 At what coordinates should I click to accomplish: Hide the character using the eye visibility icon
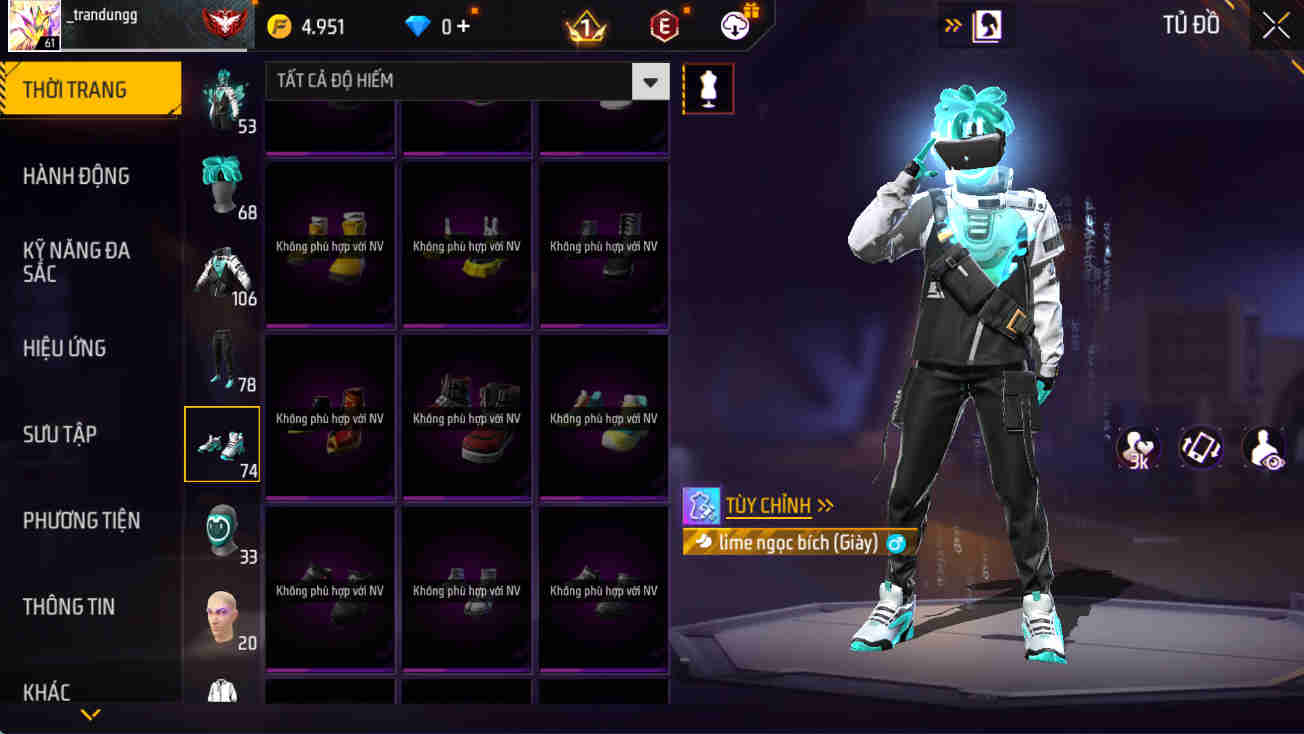[1262, 448]
